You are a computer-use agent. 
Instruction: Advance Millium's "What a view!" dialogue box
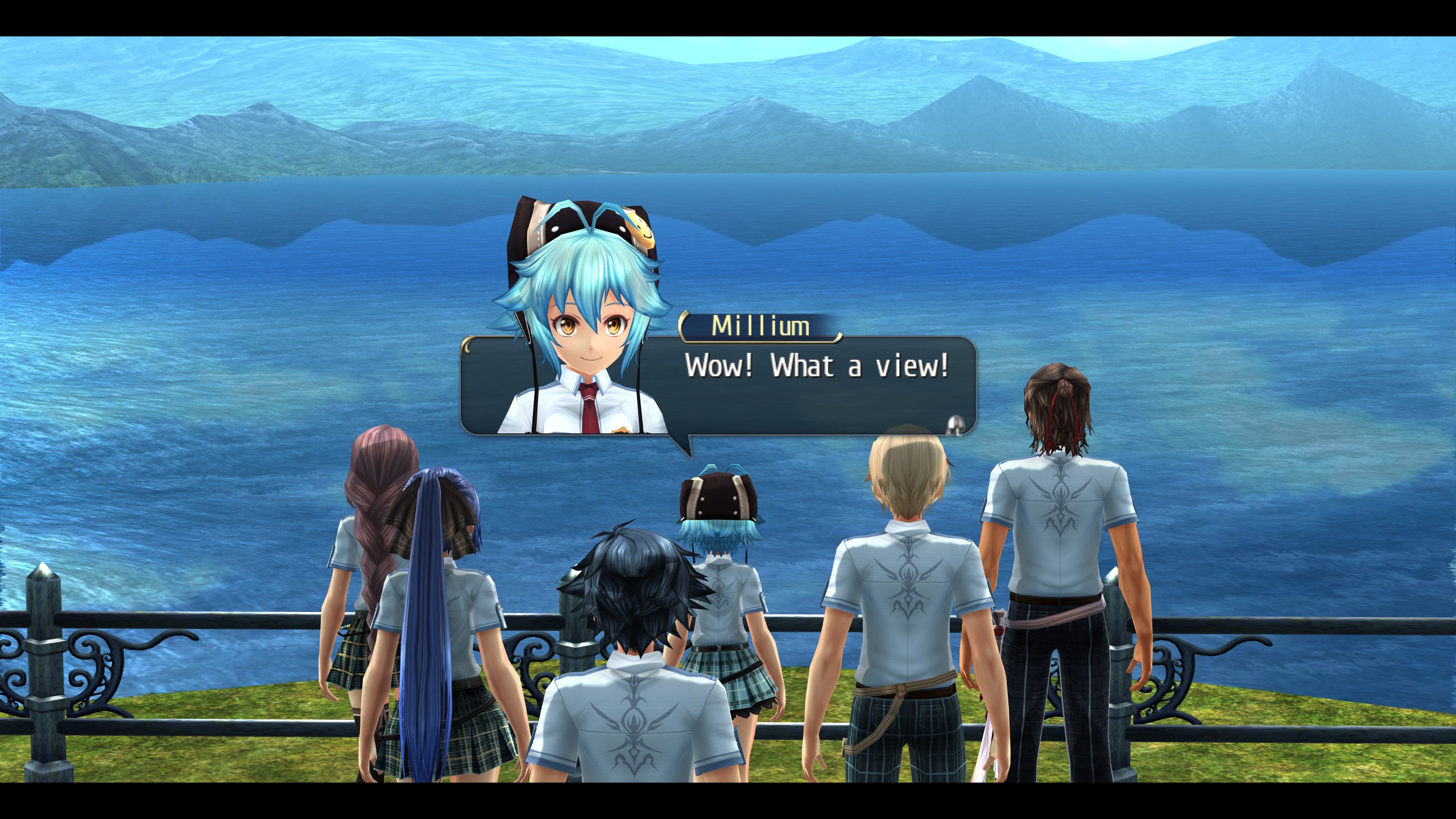[957, 424]
